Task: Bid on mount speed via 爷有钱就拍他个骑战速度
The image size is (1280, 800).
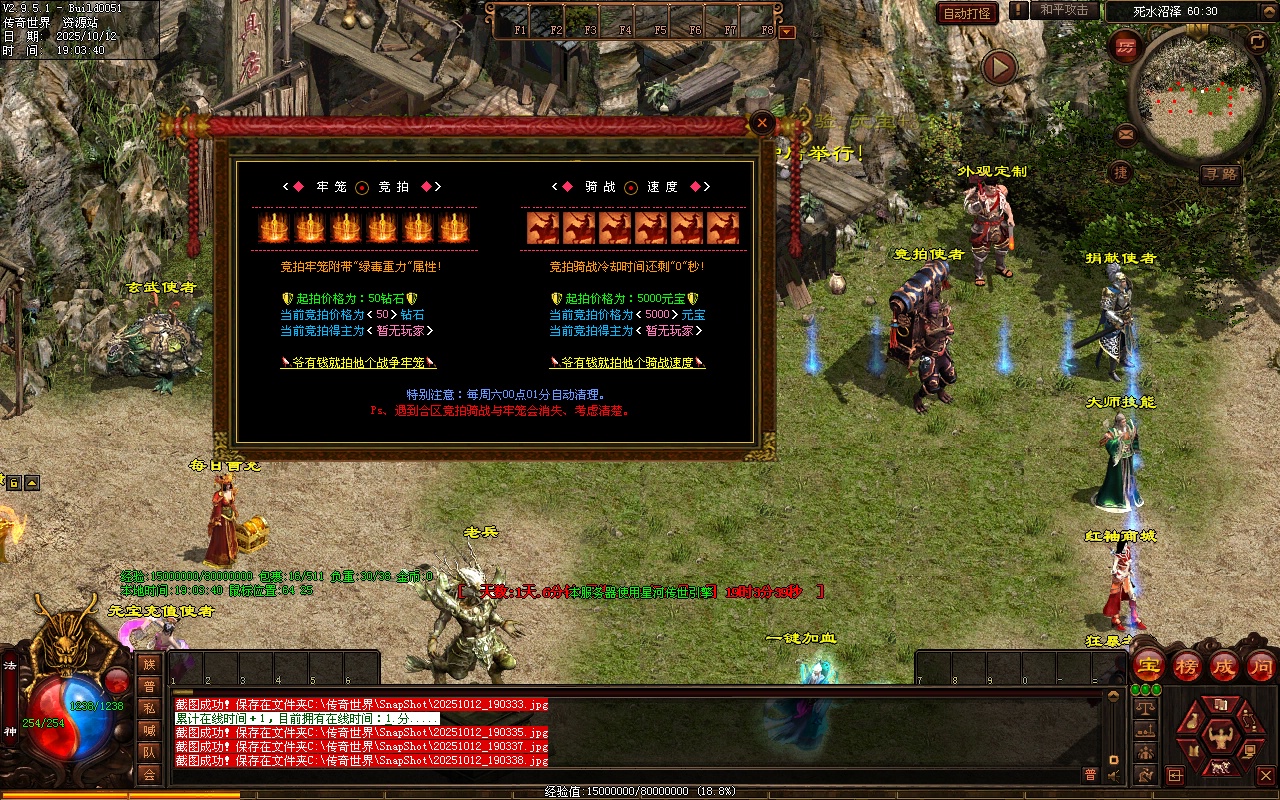Action: coord(627,363)
